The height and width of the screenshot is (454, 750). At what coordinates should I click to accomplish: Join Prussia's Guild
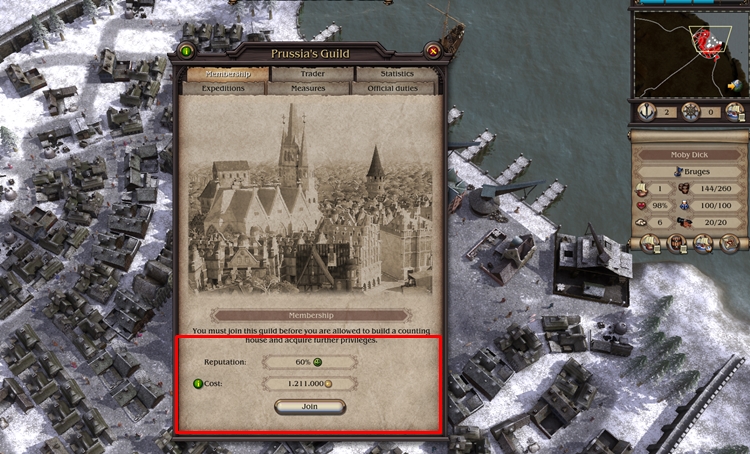click(x=309, y=407)
